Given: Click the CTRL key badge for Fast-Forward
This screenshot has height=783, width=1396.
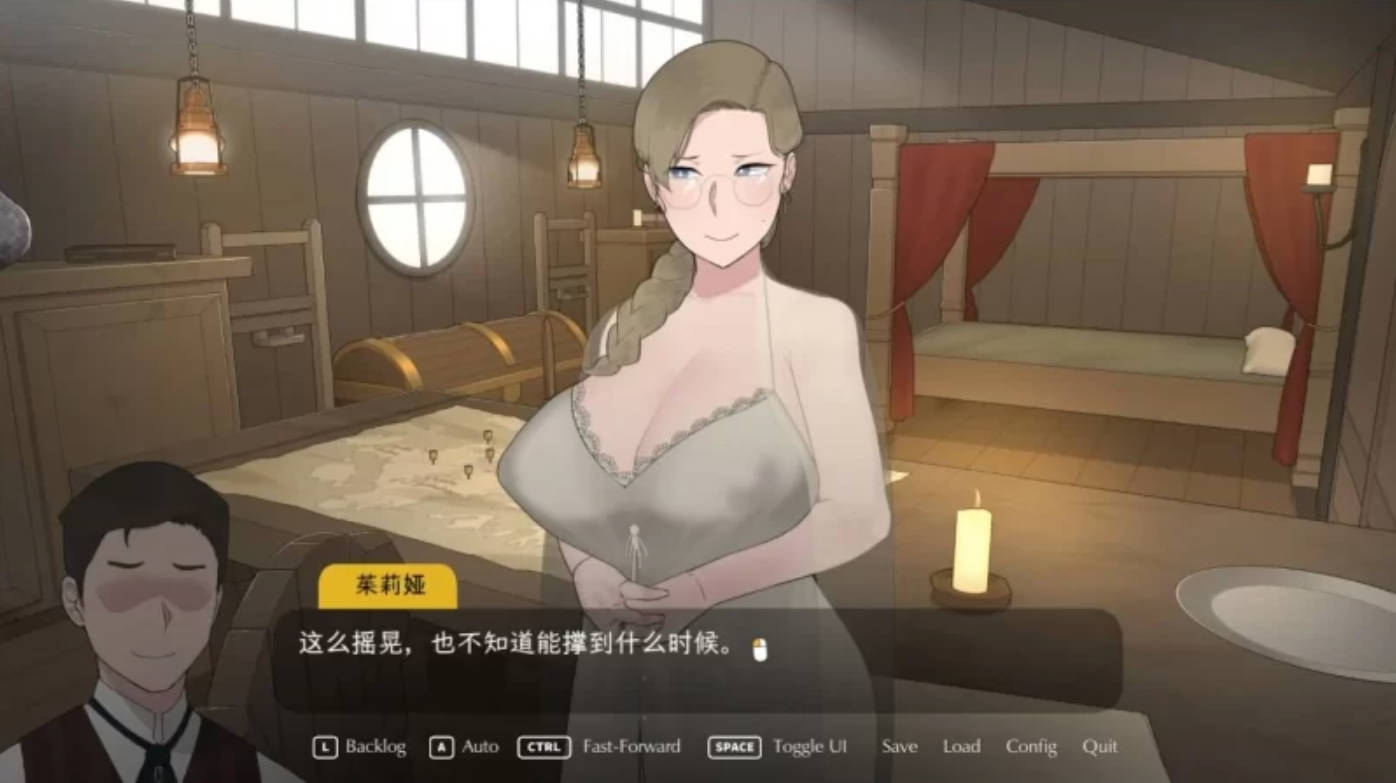Looking at the screenshot, I should pyautogui.click(x=543, y=747).
